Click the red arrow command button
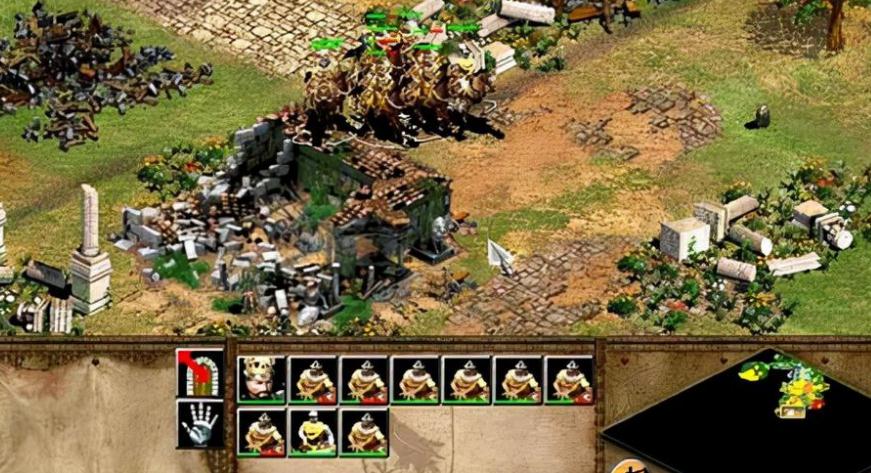 pyautogui.click(x=199, y=372)
